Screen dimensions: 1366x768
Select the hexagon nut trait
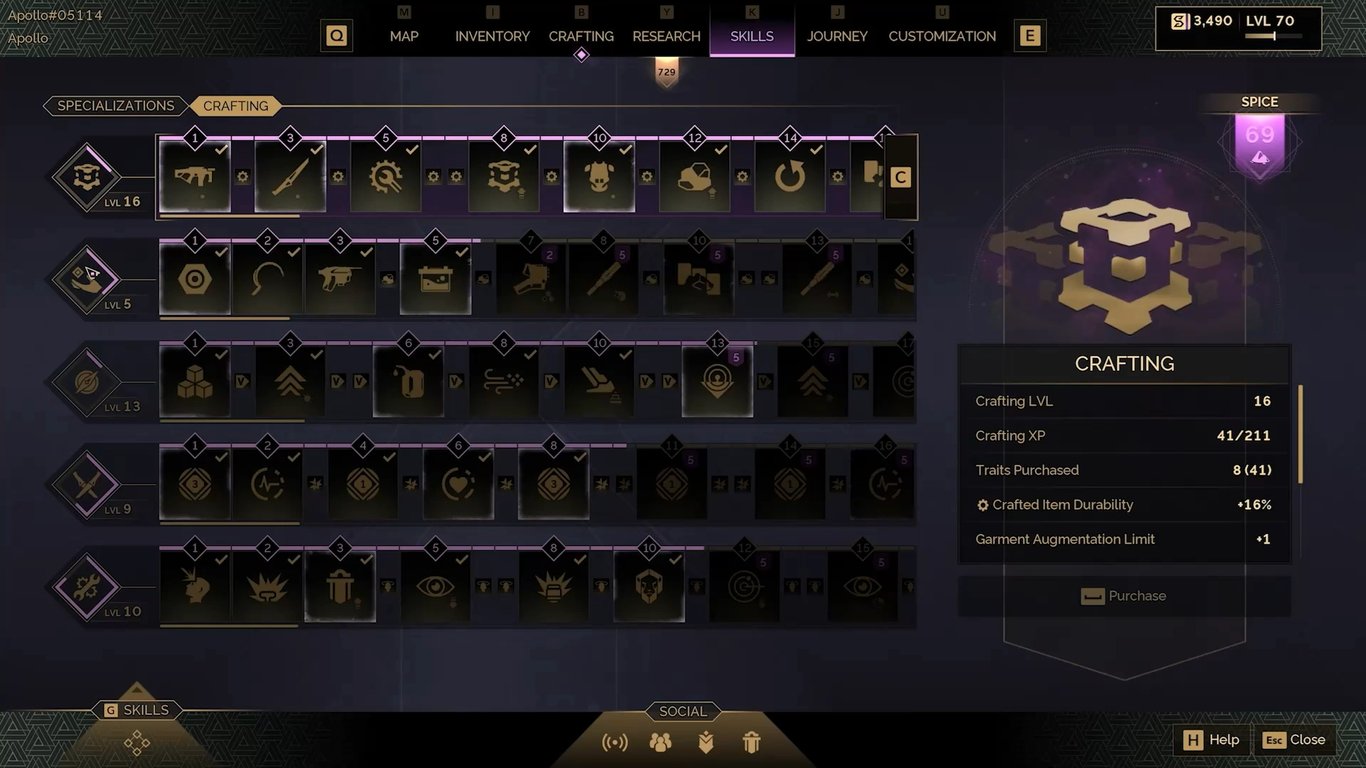point(195,279)
